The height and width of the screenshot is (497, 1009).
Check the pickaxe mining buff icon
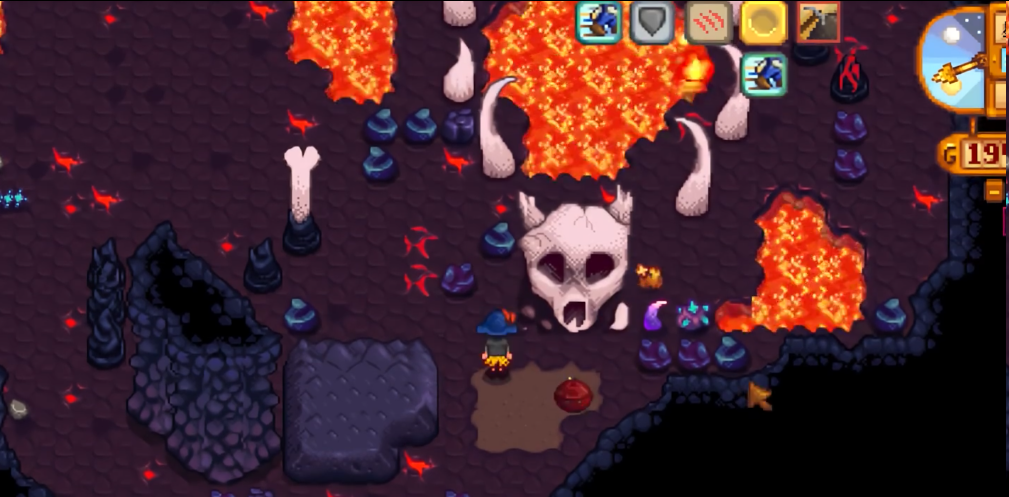click(x=818, y=21)
